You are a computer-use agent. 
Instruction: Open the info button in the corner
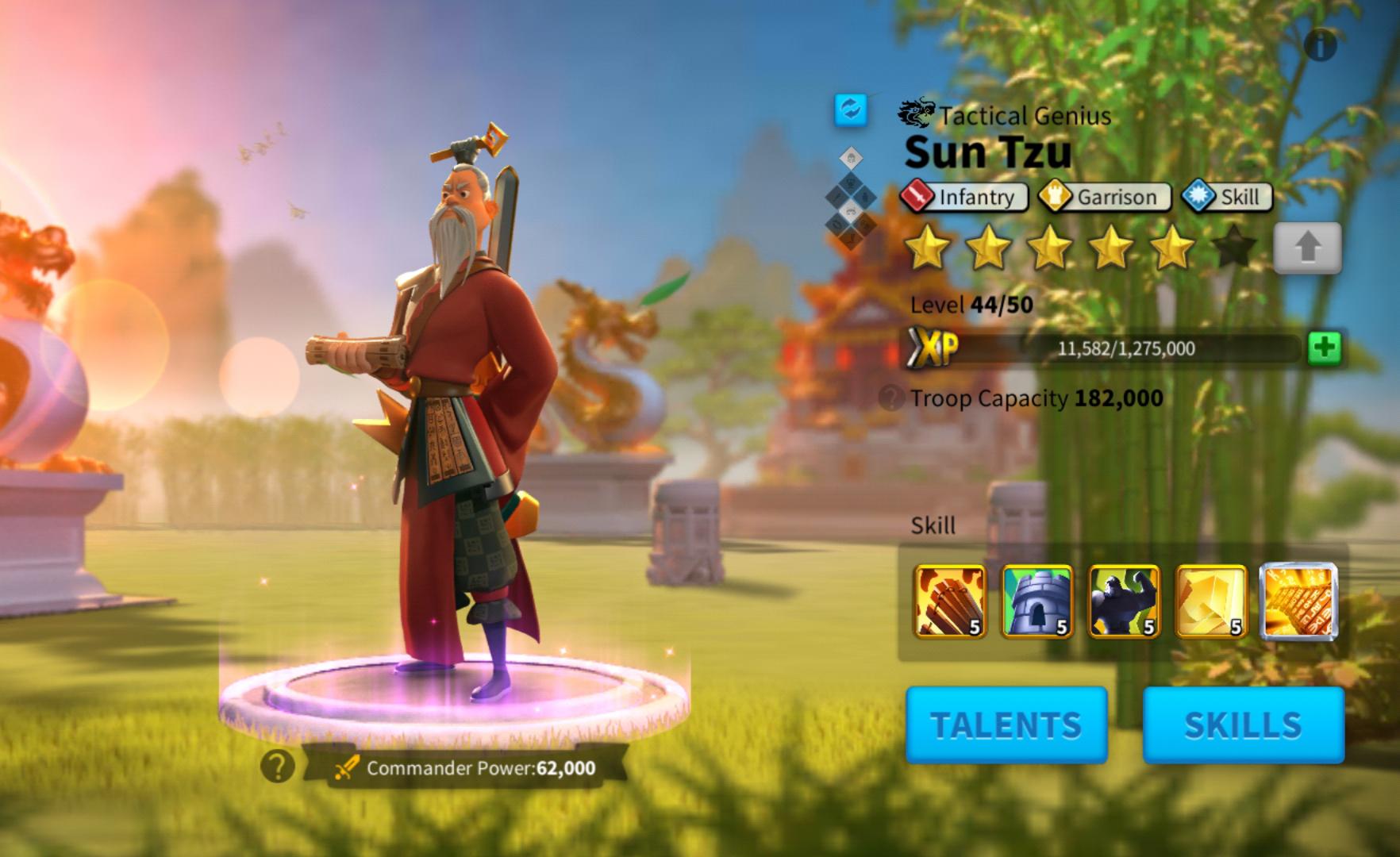[x=1320, y=46]
